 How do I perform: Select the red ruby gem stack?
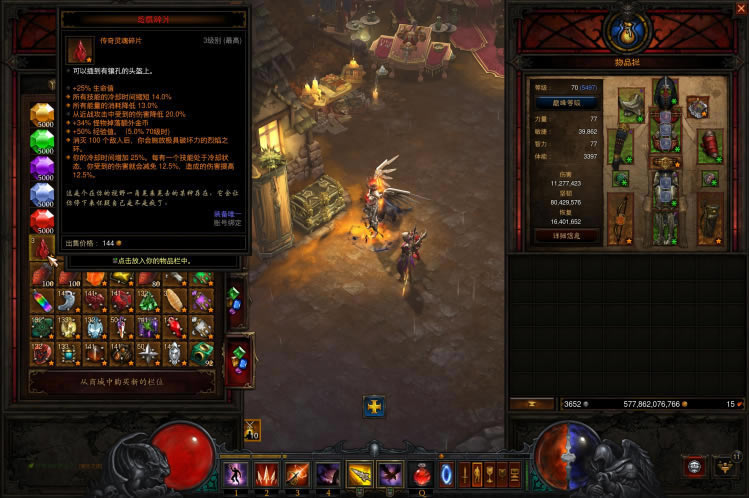tap(42, 219)
